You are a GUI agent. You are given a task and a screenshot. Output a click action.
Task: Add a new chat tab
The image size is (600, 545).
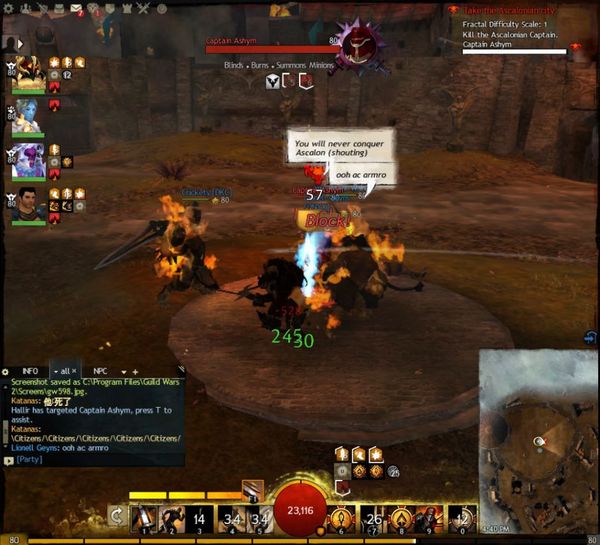[135, 372]
